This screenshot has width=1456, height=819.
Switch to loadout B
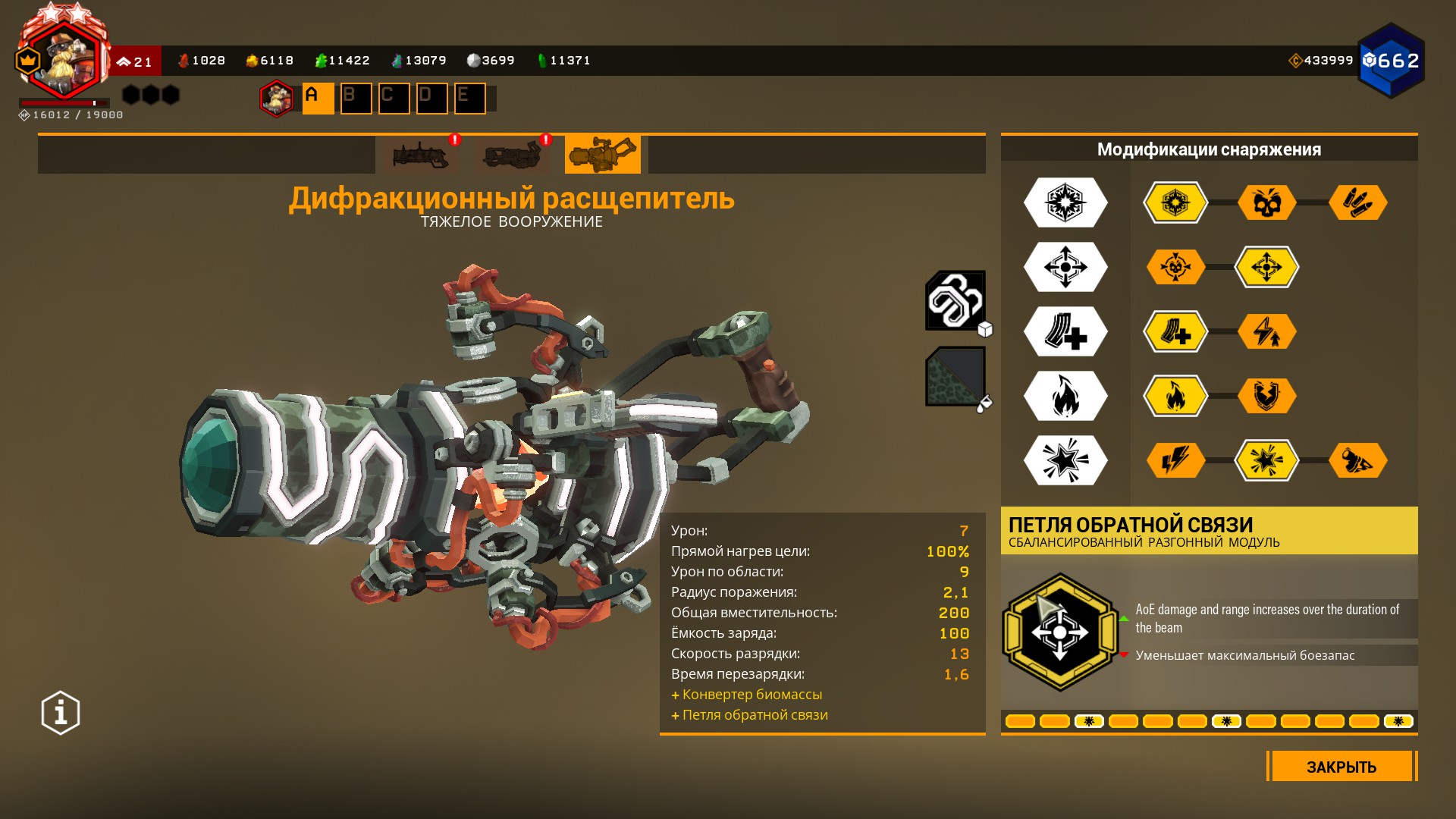(356, 98)
